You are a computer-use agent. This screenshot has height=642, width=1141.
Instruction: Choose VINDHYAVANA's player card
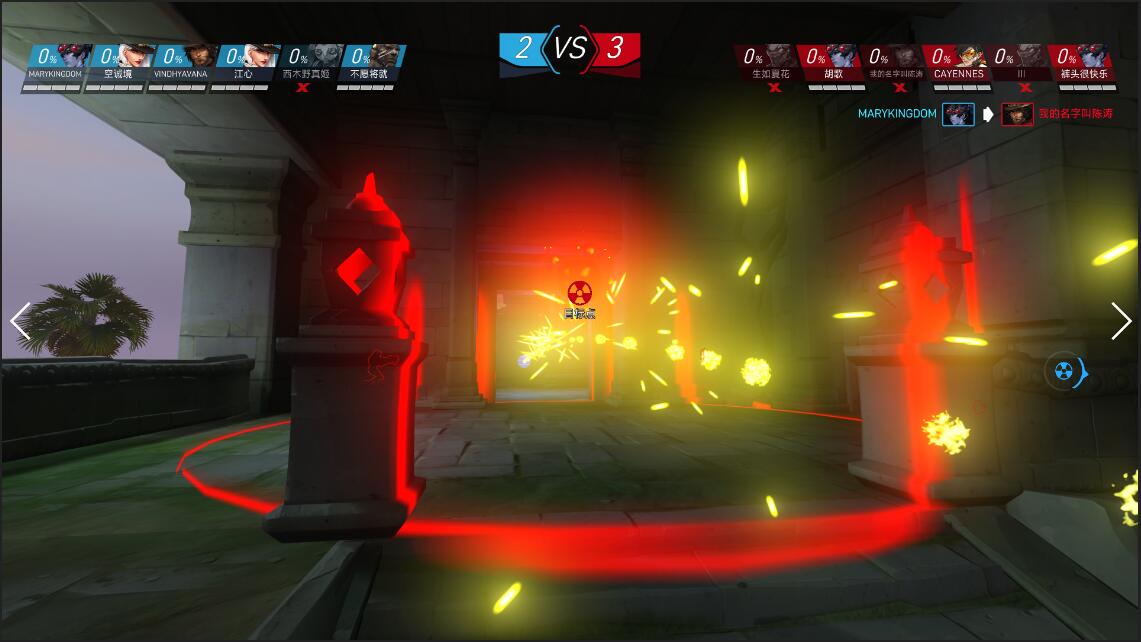180,62
